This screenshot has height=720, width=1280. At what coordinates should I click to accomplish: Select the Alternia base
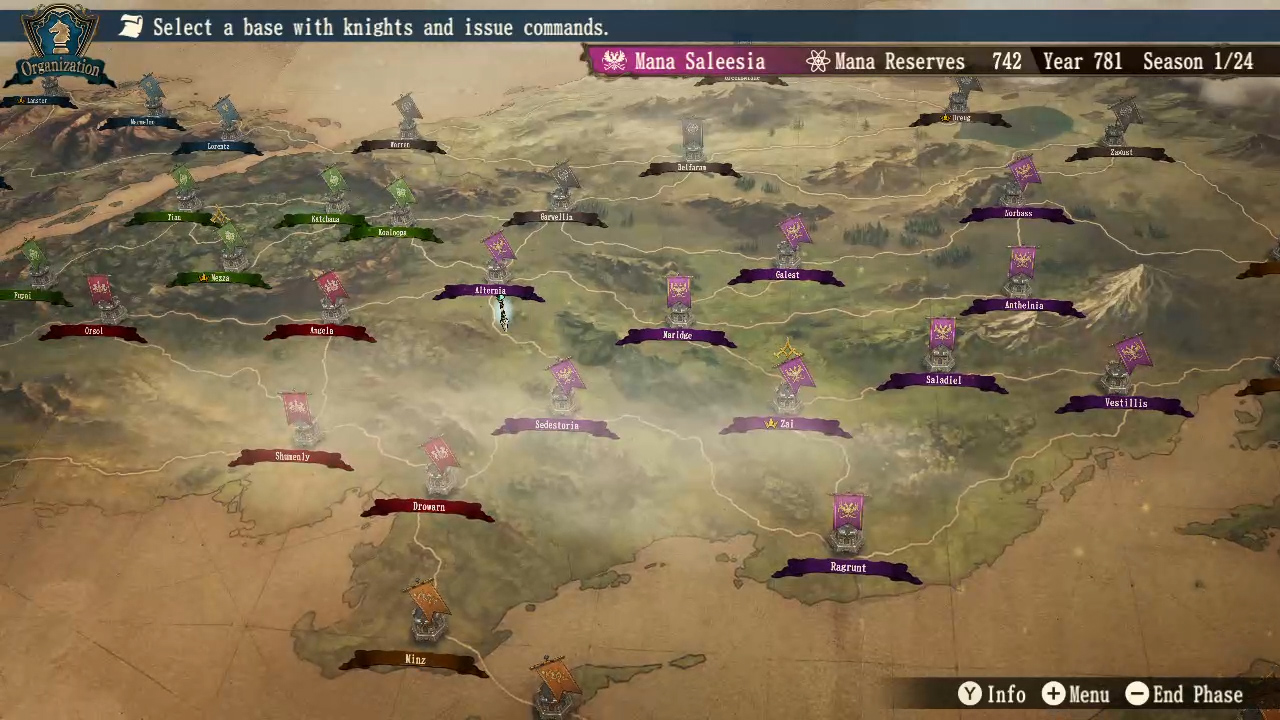[x=490, y=291]
